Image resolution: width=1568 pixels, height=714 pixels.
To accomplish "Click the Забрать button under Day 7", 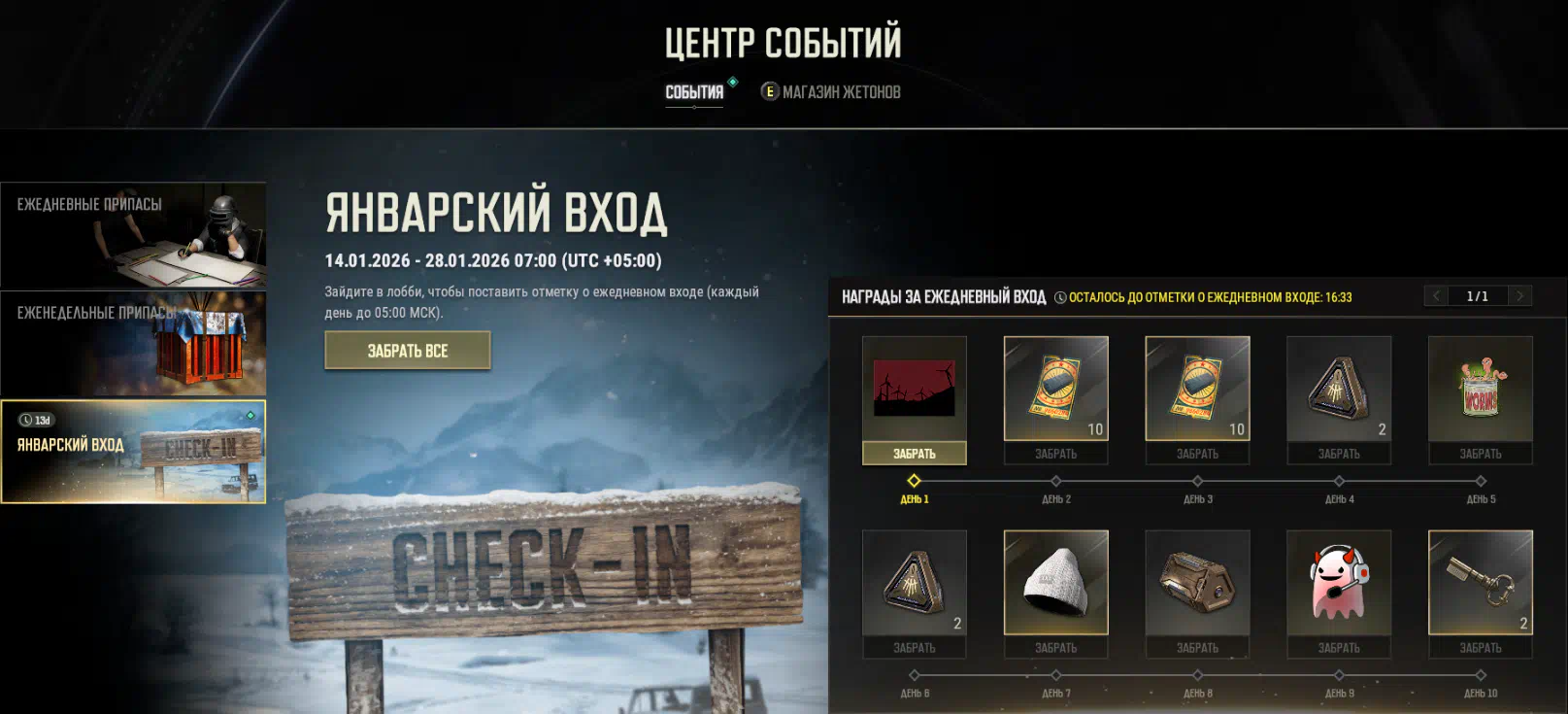I will 1056,648.
